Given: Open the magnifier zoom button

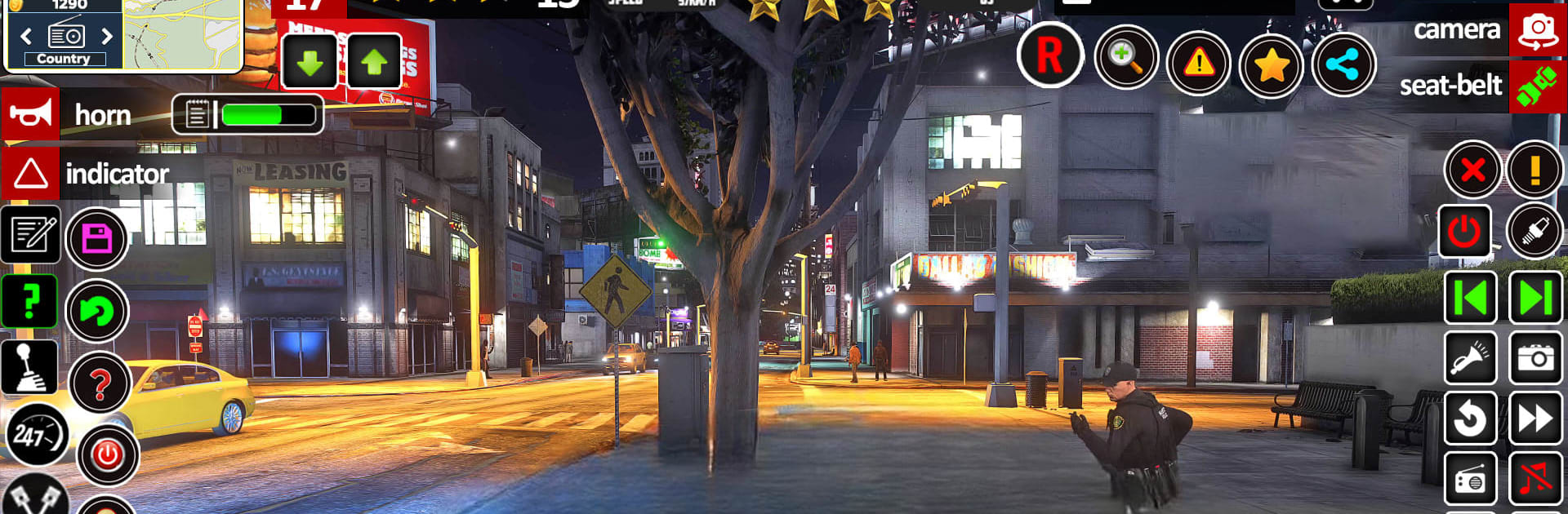Looking at the screenshot, I should click(x=1125, y=57).
